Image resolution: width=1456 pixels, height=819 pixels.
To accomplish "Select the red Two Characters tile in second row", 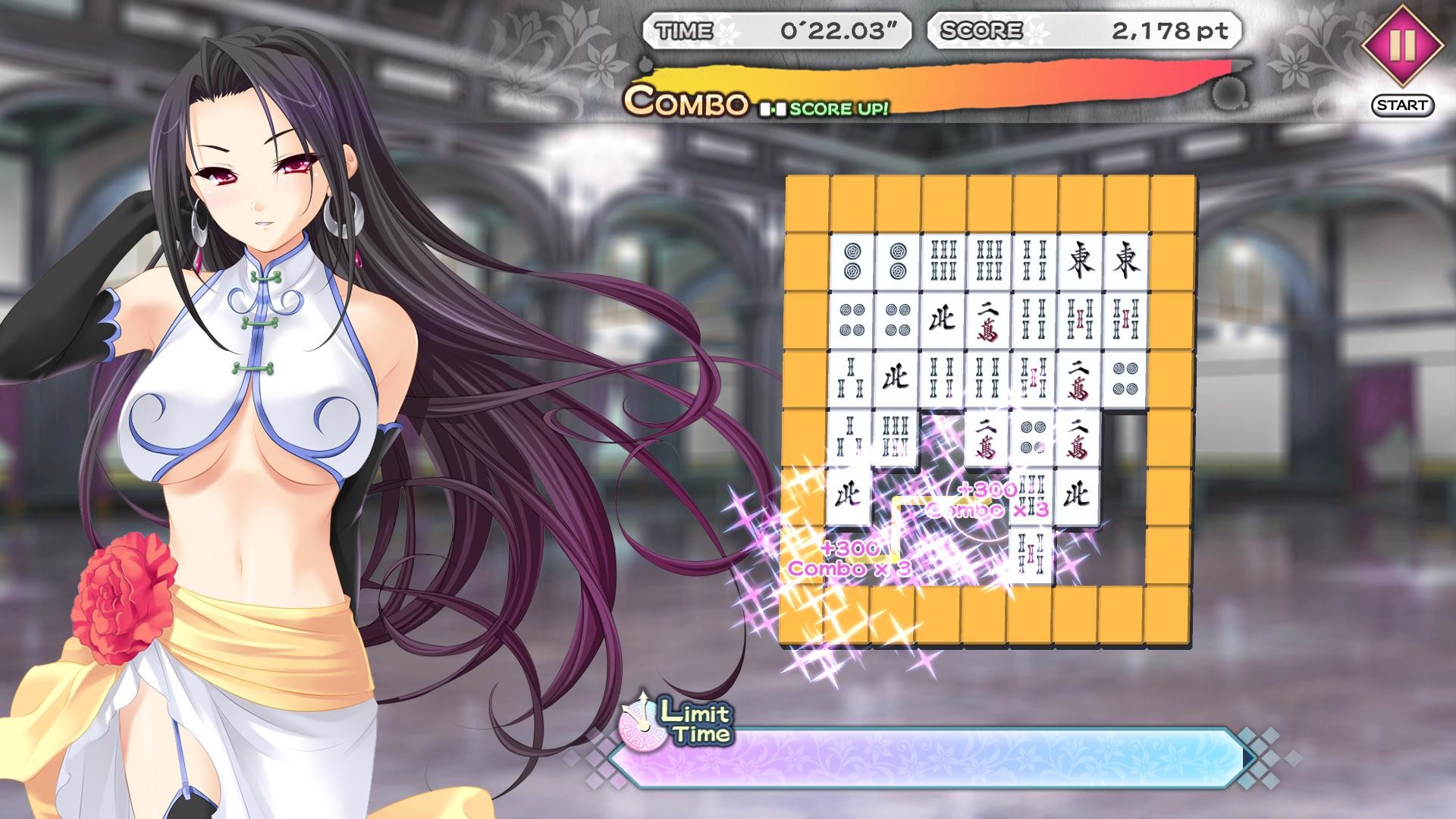I will [990, 319].
